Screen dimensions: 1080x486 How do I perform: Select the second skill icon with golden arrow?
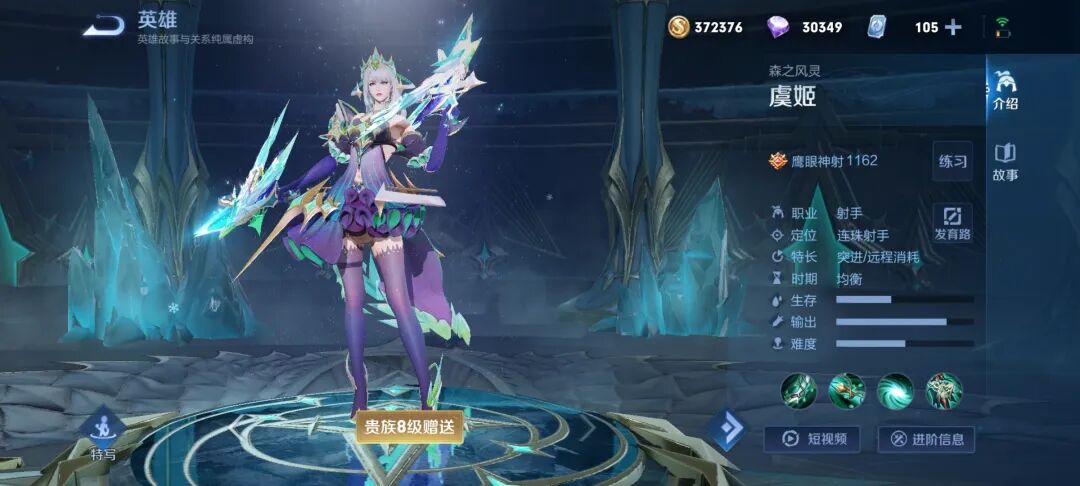coord(846,390)
